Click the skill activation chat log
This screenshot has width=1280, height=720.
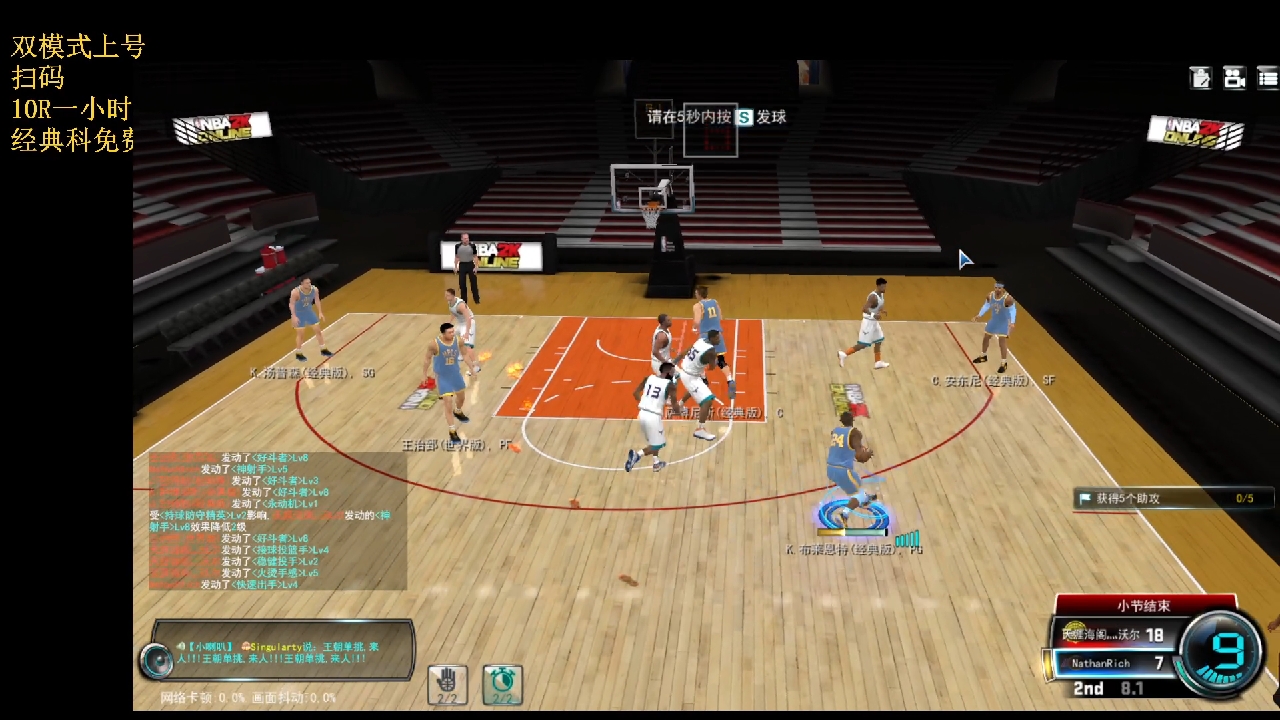(x=278, y=520)
